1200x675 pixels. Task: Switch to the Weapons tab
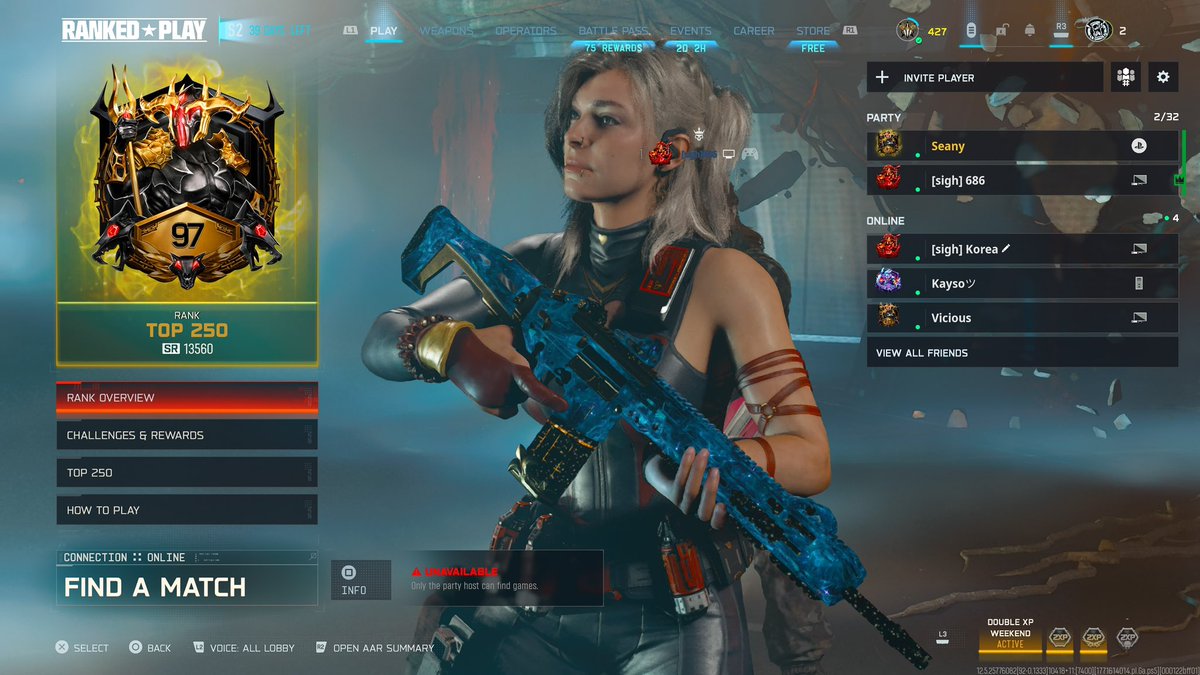[446, 31]
